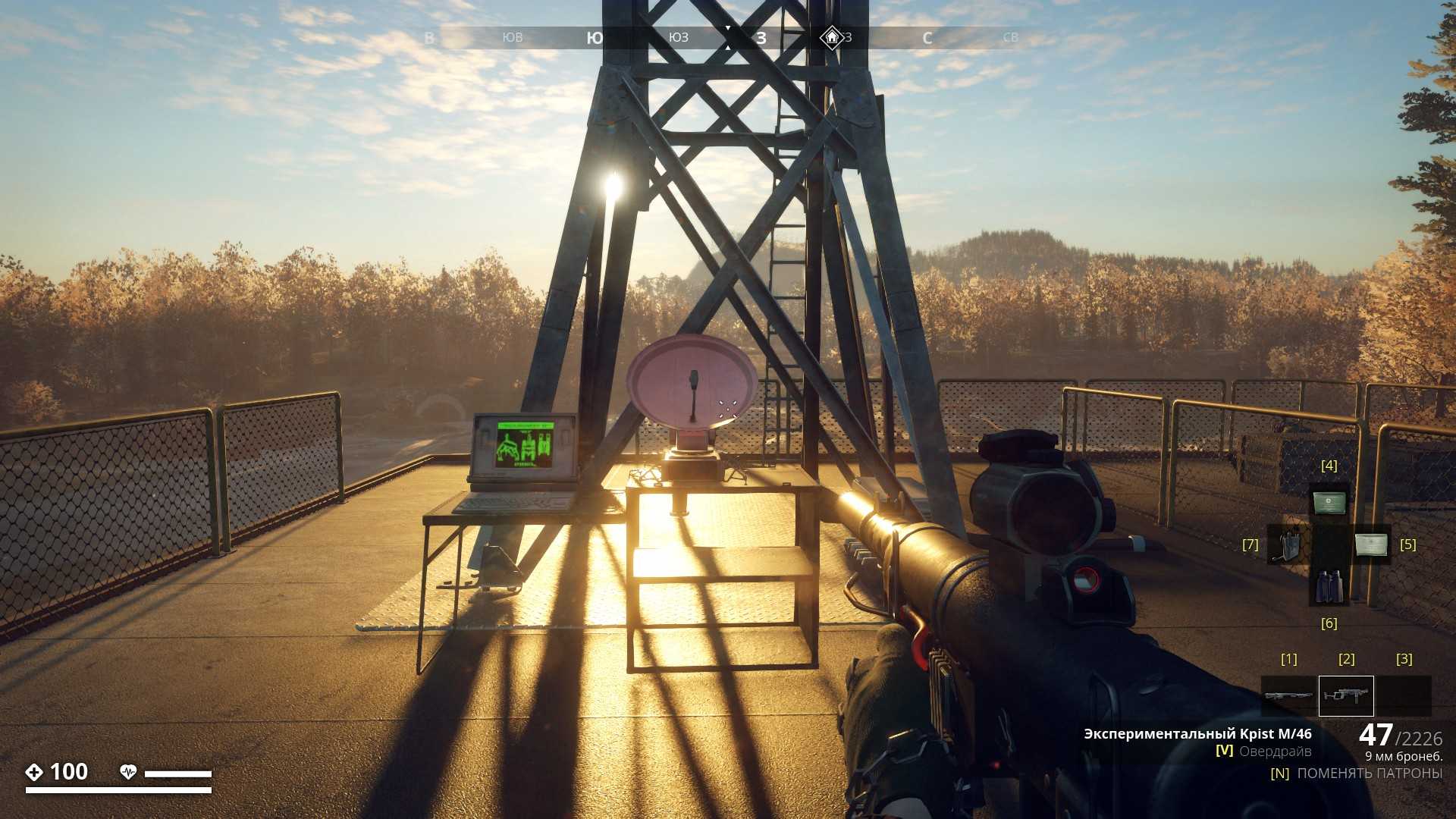1456x819 pixels.
Task: Select the Kpist M/46 submachine gun slot
Action: [x=1346, y=695]
